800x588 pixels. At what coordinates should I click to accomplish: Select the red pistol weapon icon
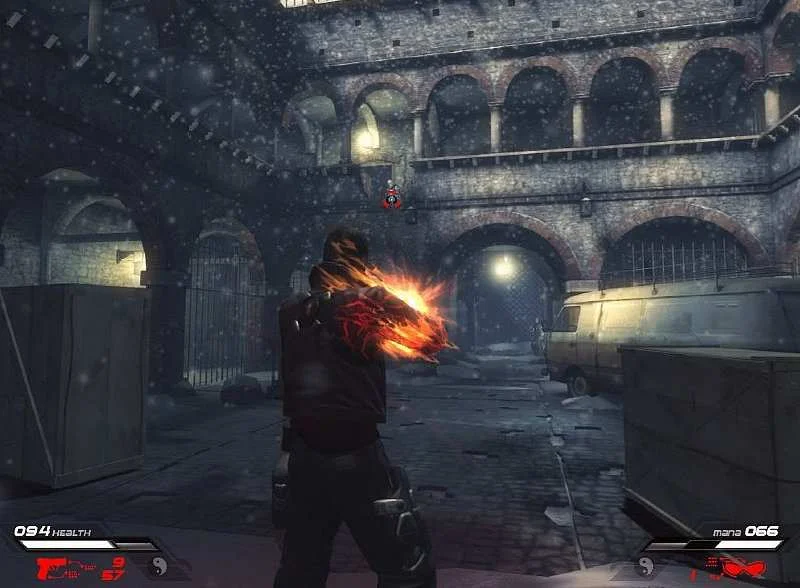click(53, 568)
